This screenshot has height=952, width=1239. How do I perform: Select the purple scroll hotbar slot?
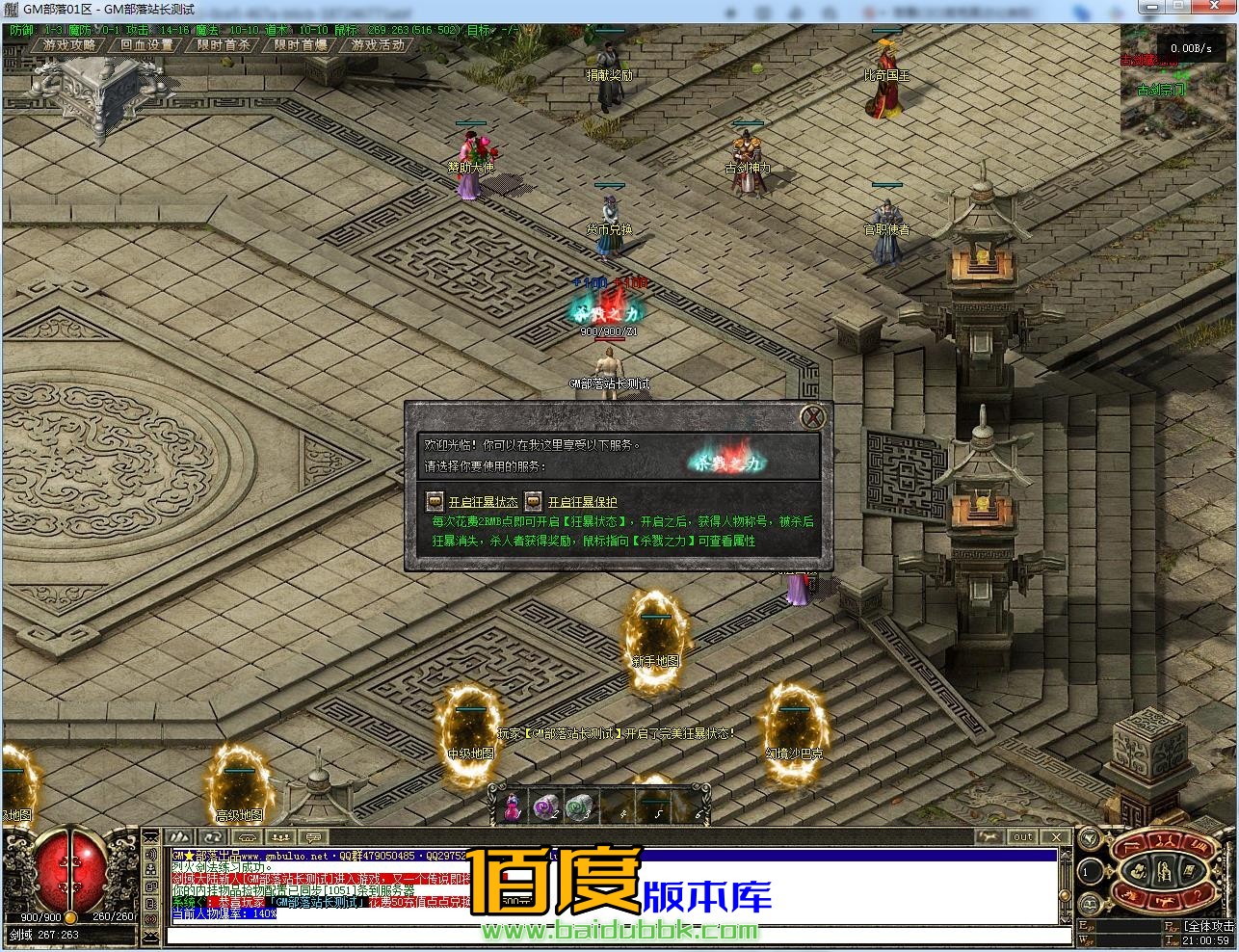[547, 806]
